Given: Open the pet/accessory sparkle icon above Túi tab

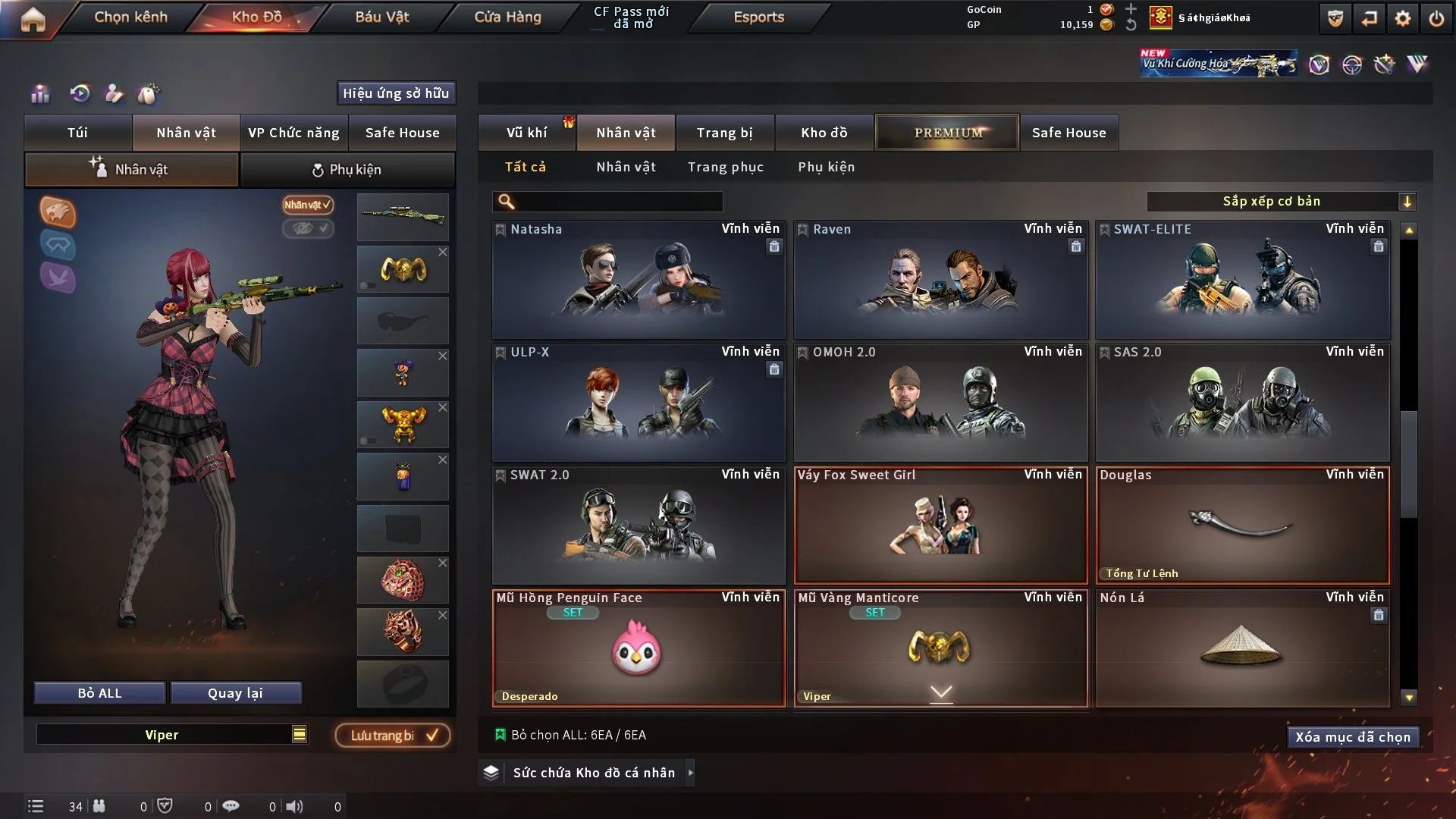Looking at the screenshot, I should 149,94.
